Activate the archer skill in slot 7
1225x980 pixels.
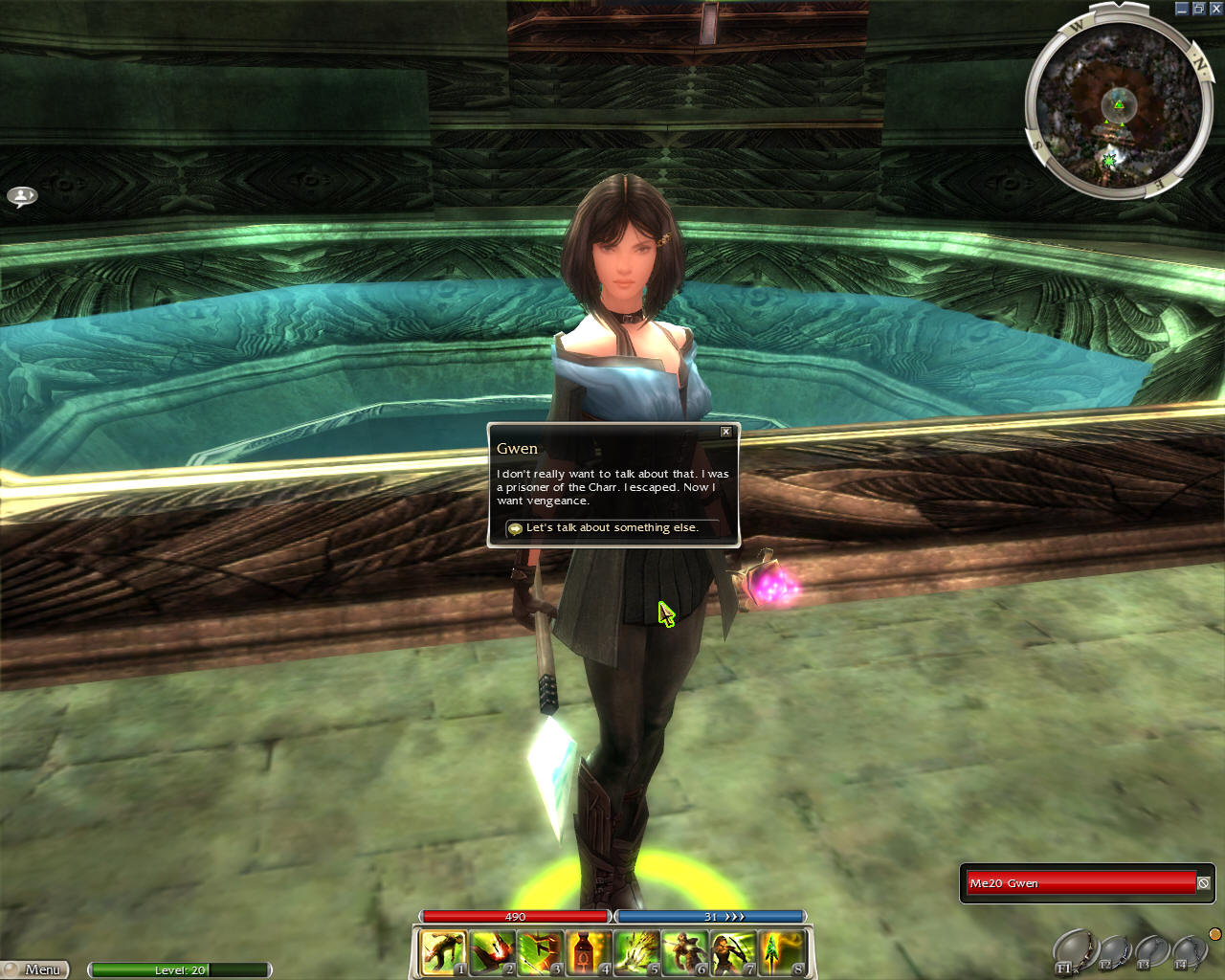(x=733, y=953)
